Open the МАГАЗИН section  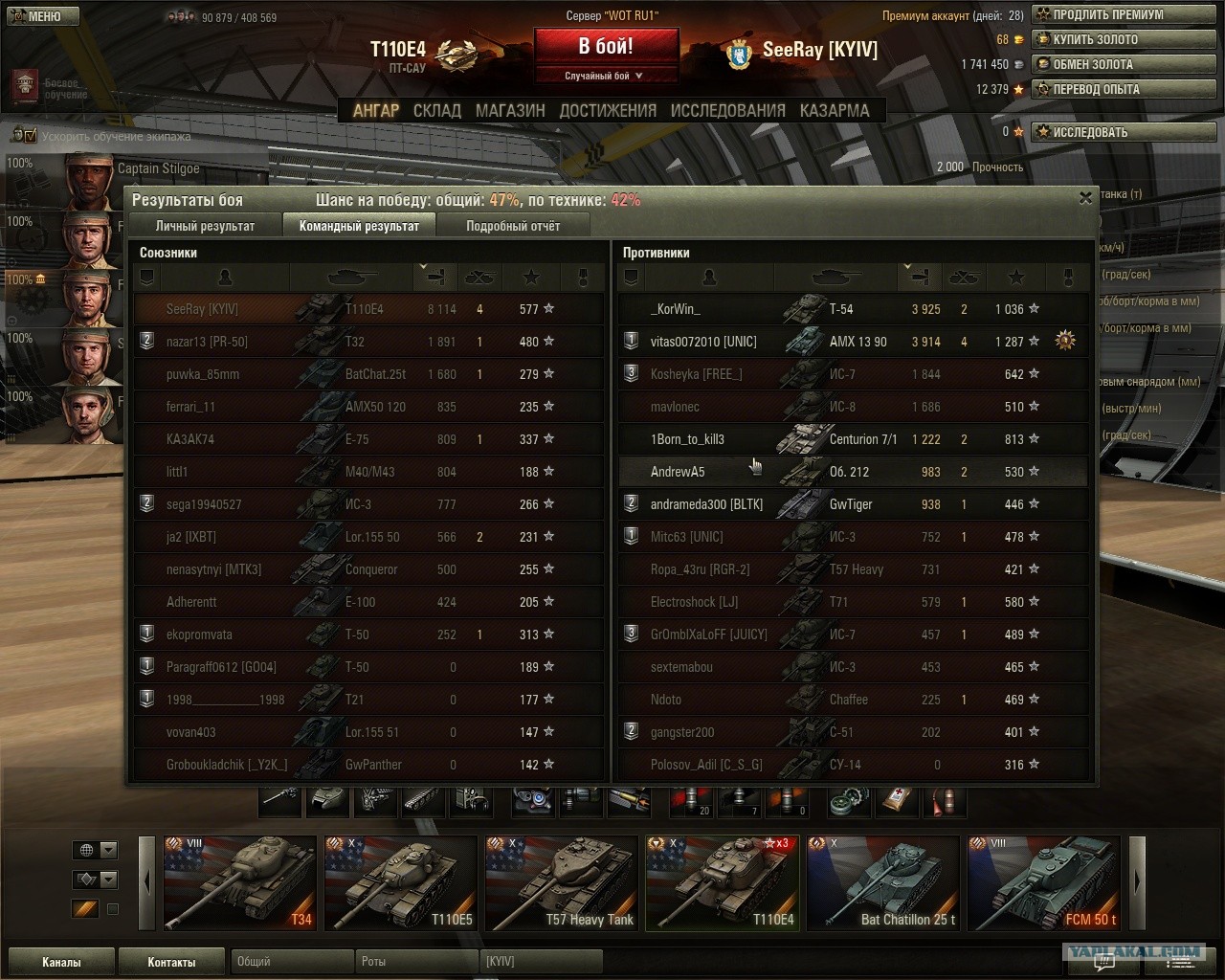(x=510, y=111)
